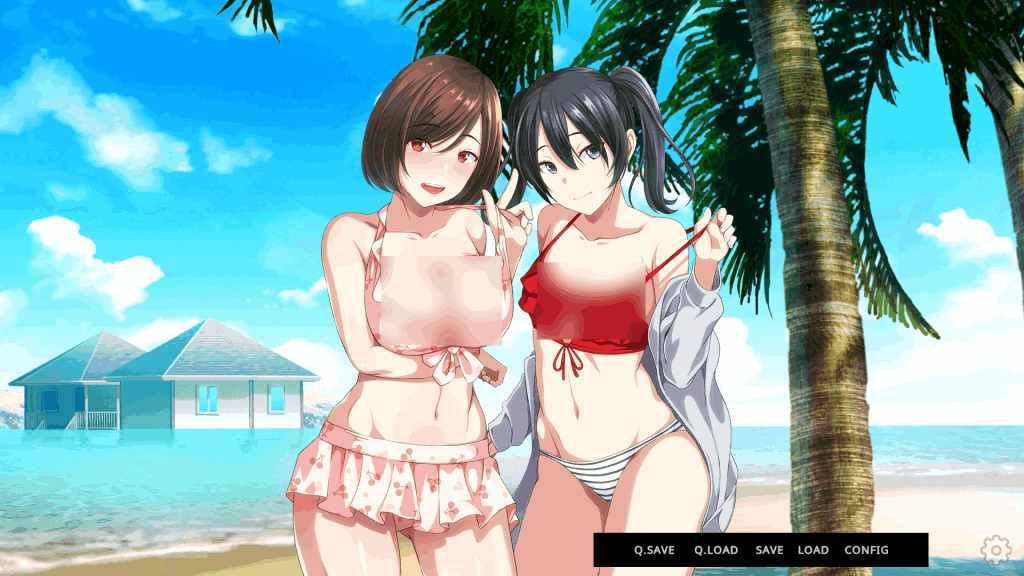Open the LOAD menu
This screenshot has width=1024, height=576.
(813, 550)
